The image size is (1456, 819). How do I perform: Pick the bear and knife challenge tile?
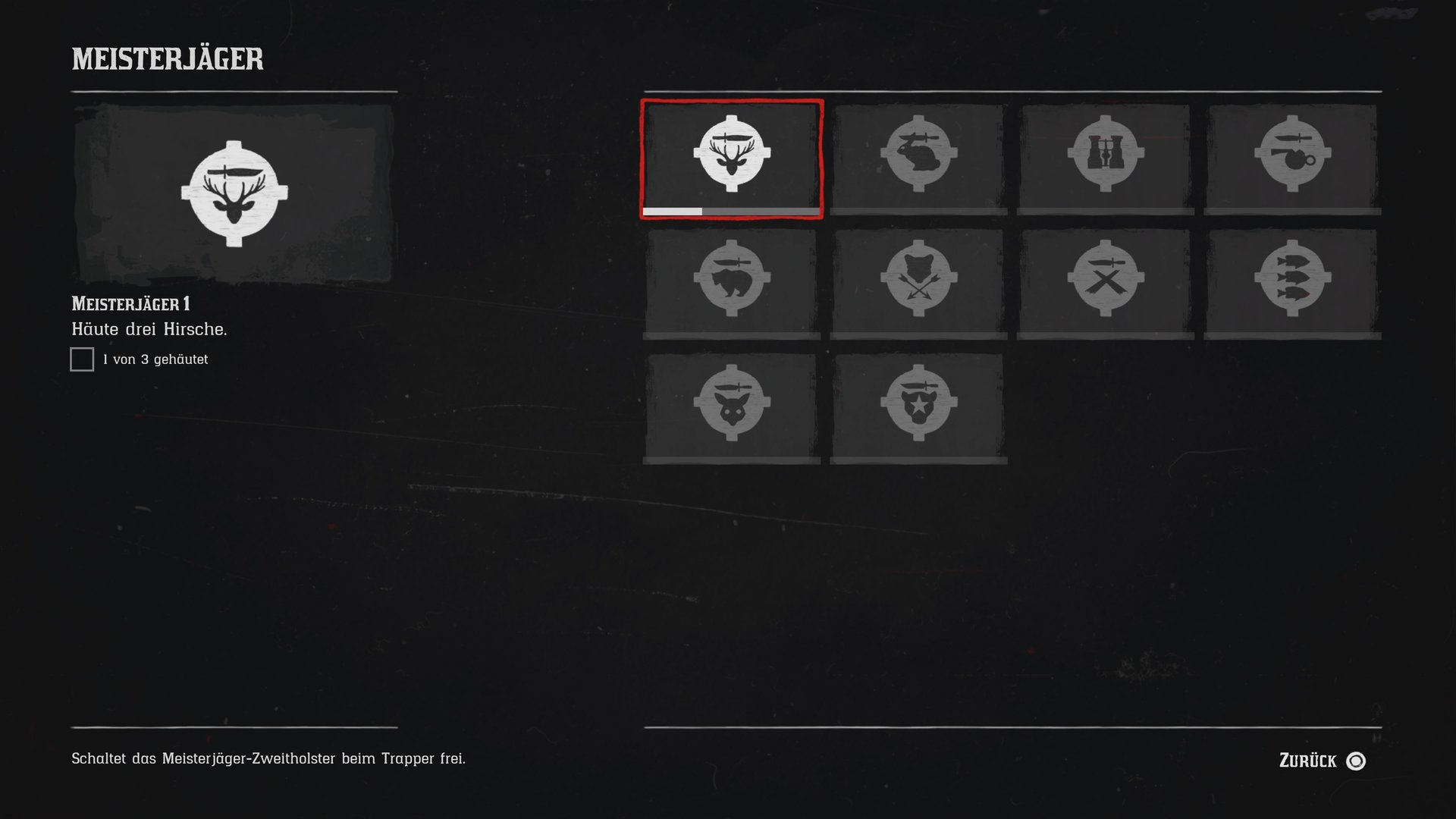click(732, 282)
